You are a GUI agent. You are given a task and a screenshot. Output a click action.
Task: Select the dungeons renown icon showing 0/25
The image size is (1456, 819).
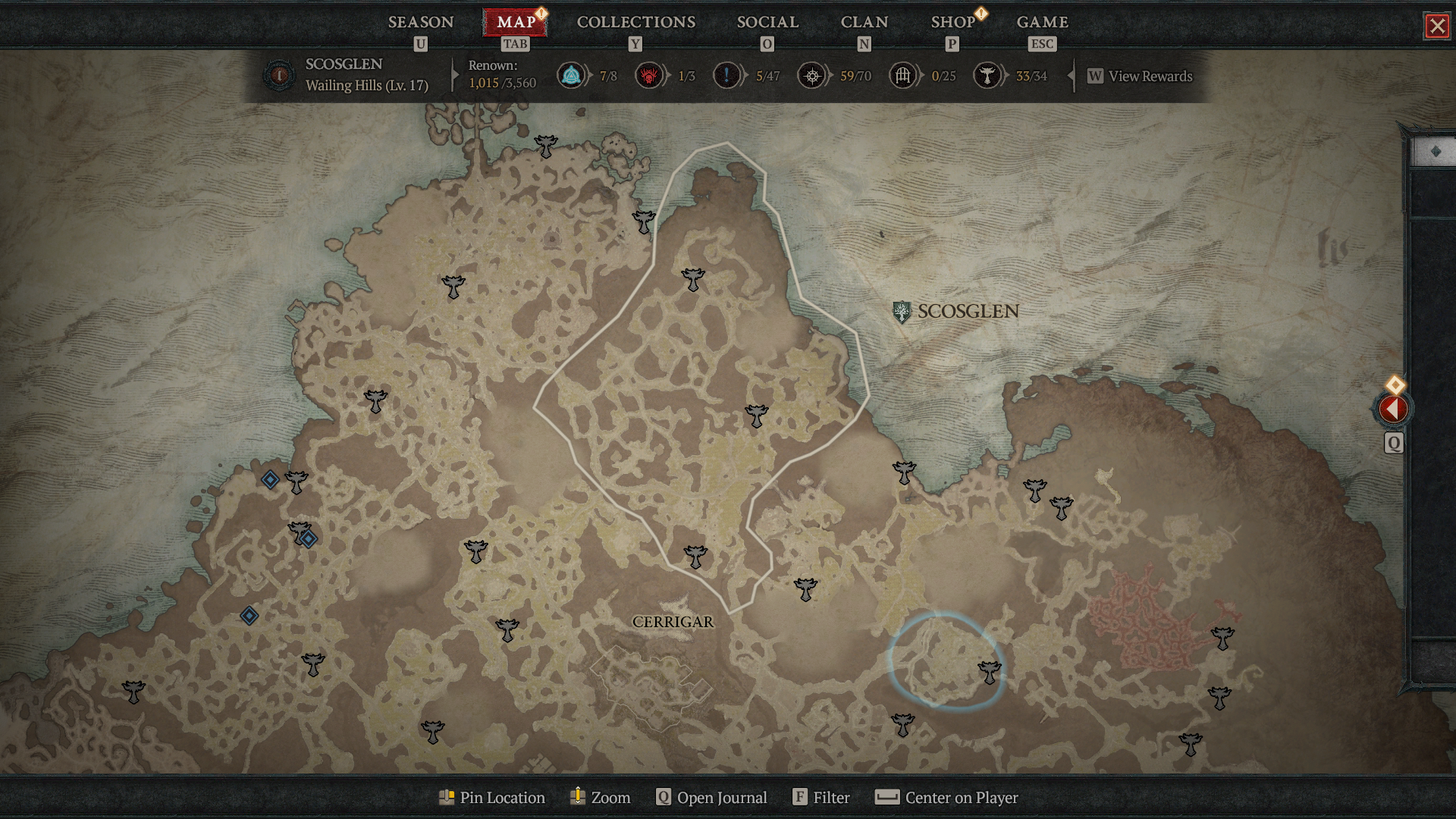pyautogui.click(x=902, y=76)
